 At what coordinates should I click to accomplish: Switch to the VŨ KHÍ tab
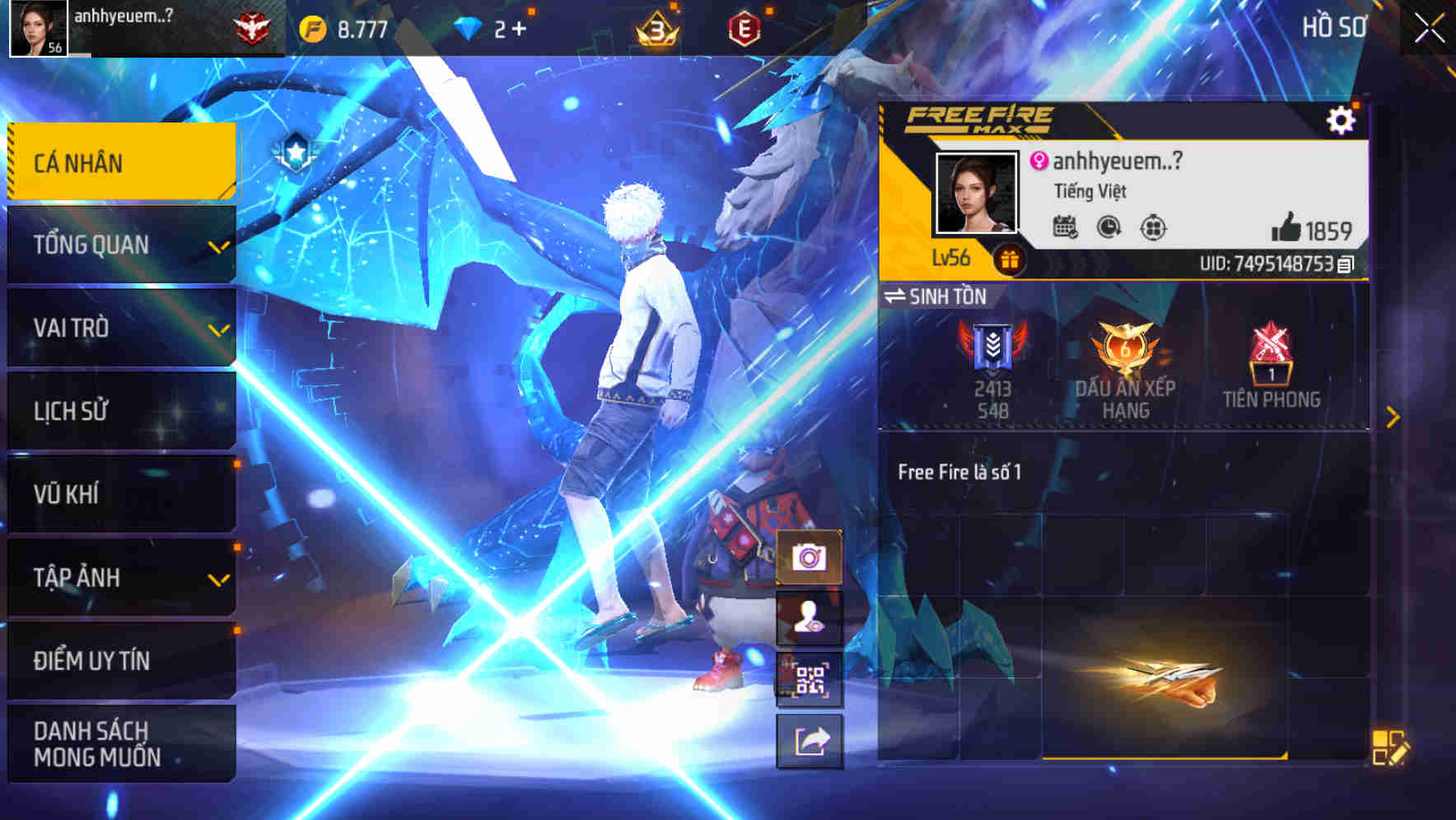point(120,492)
